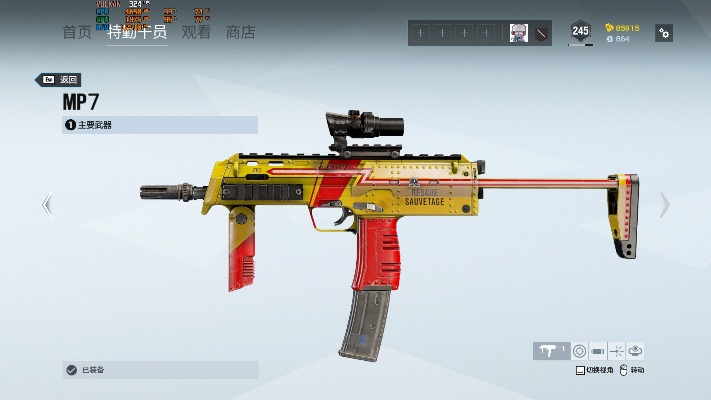Go to the 商店 shop tab
711x400 pixels.
(x=240, y=32)
